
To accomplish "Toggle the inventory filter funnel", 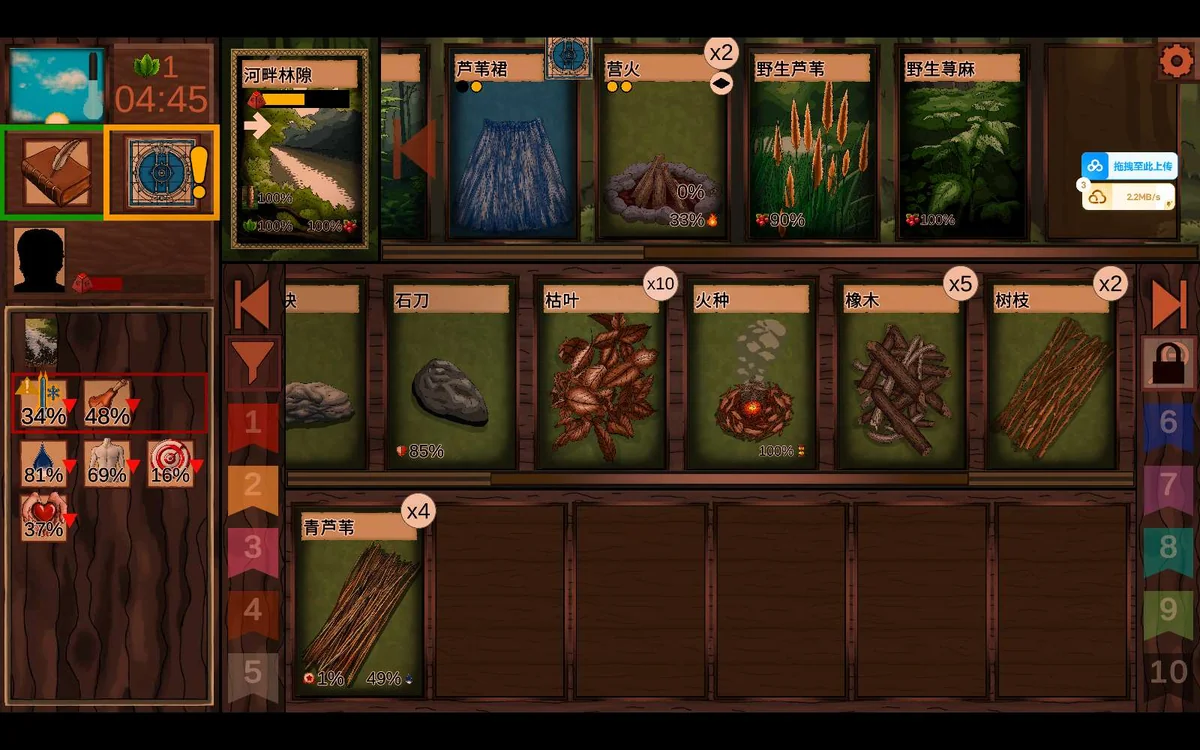I will pos(251,362).
